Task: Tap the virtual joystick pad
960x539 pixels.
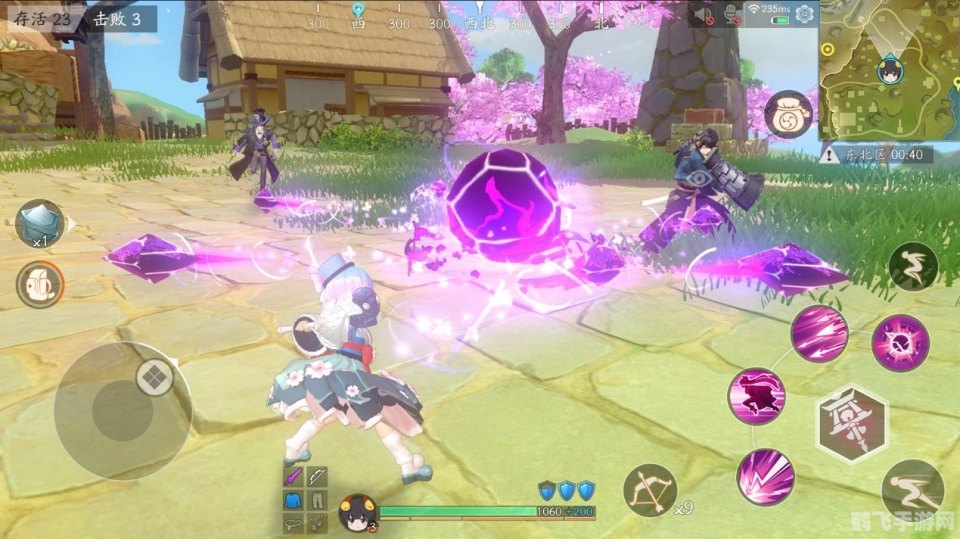Action: [x=122, y=410]
